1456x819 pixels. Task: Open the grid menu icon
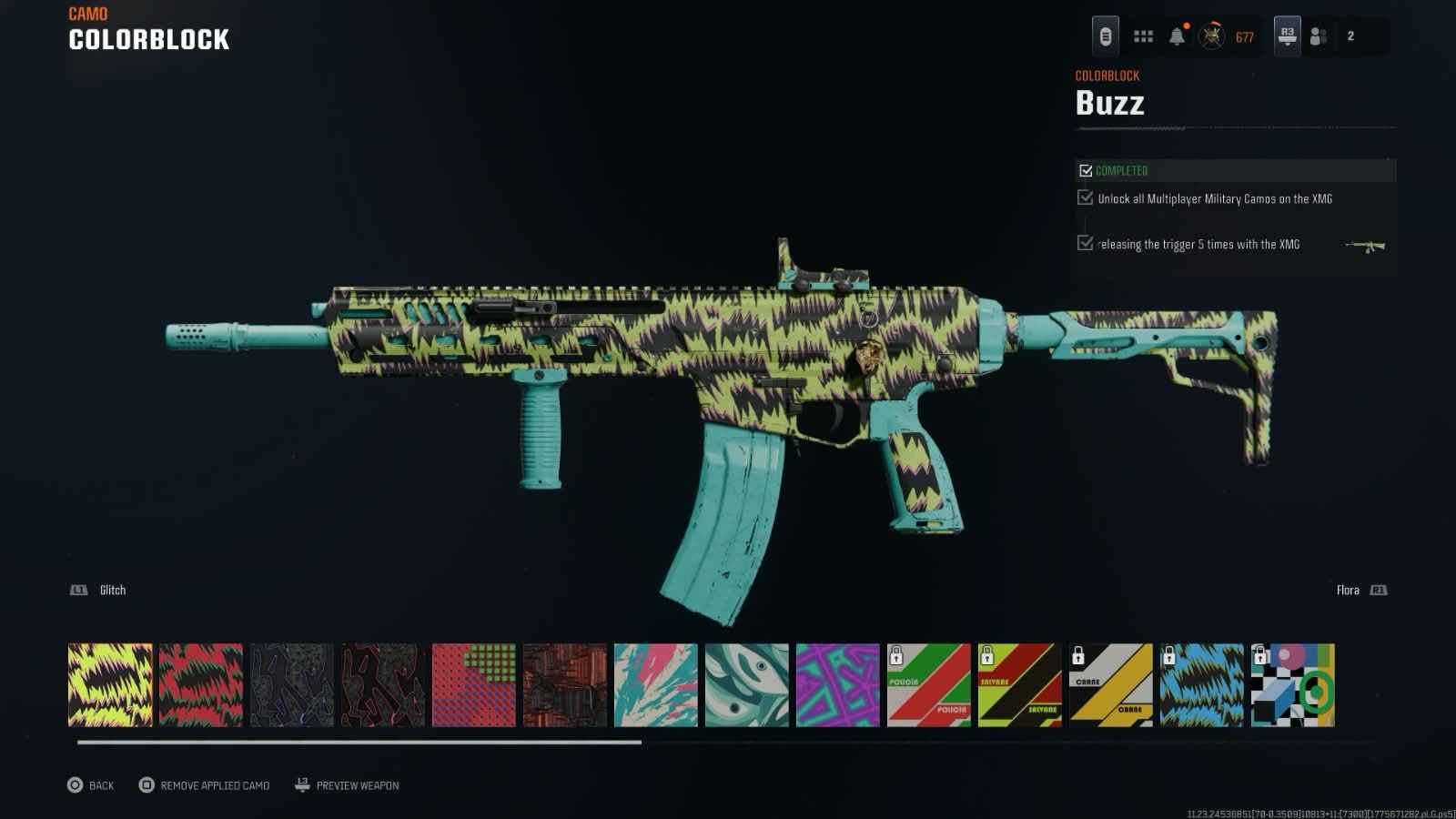point(1143,36)
